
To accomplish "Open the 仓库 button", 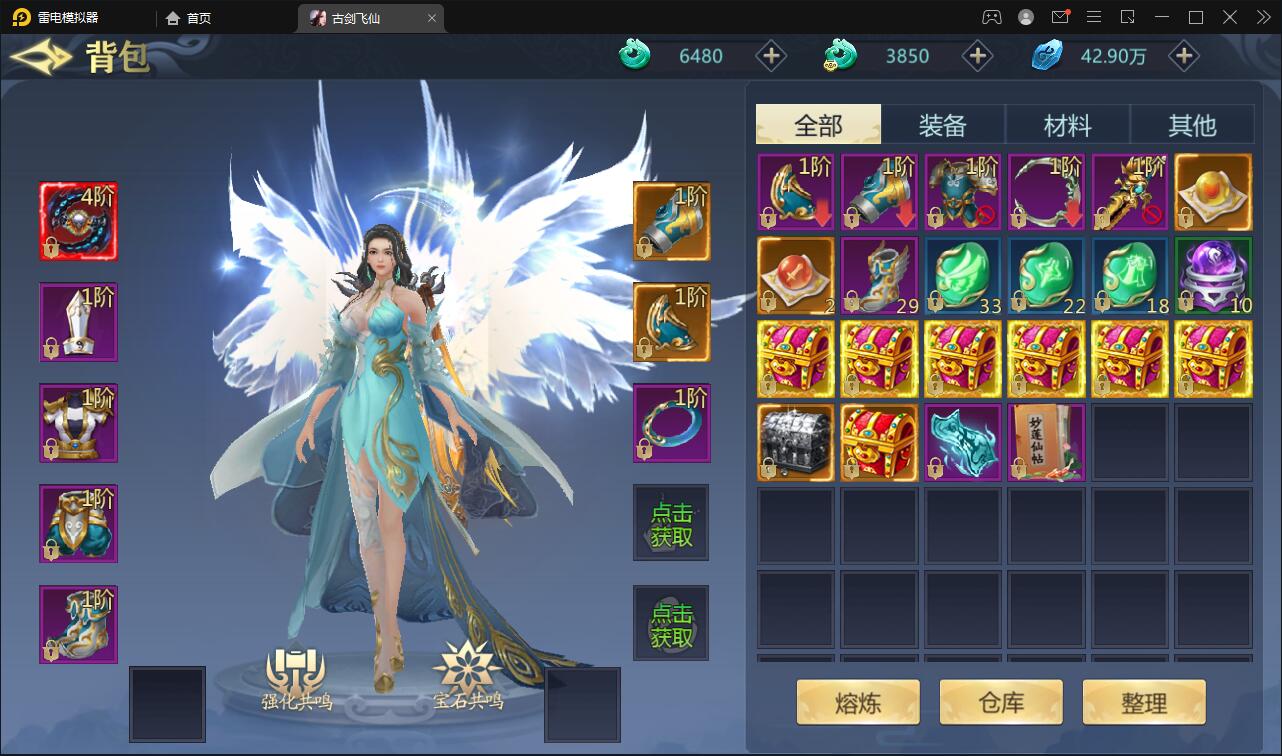I will coord(1000,701).
